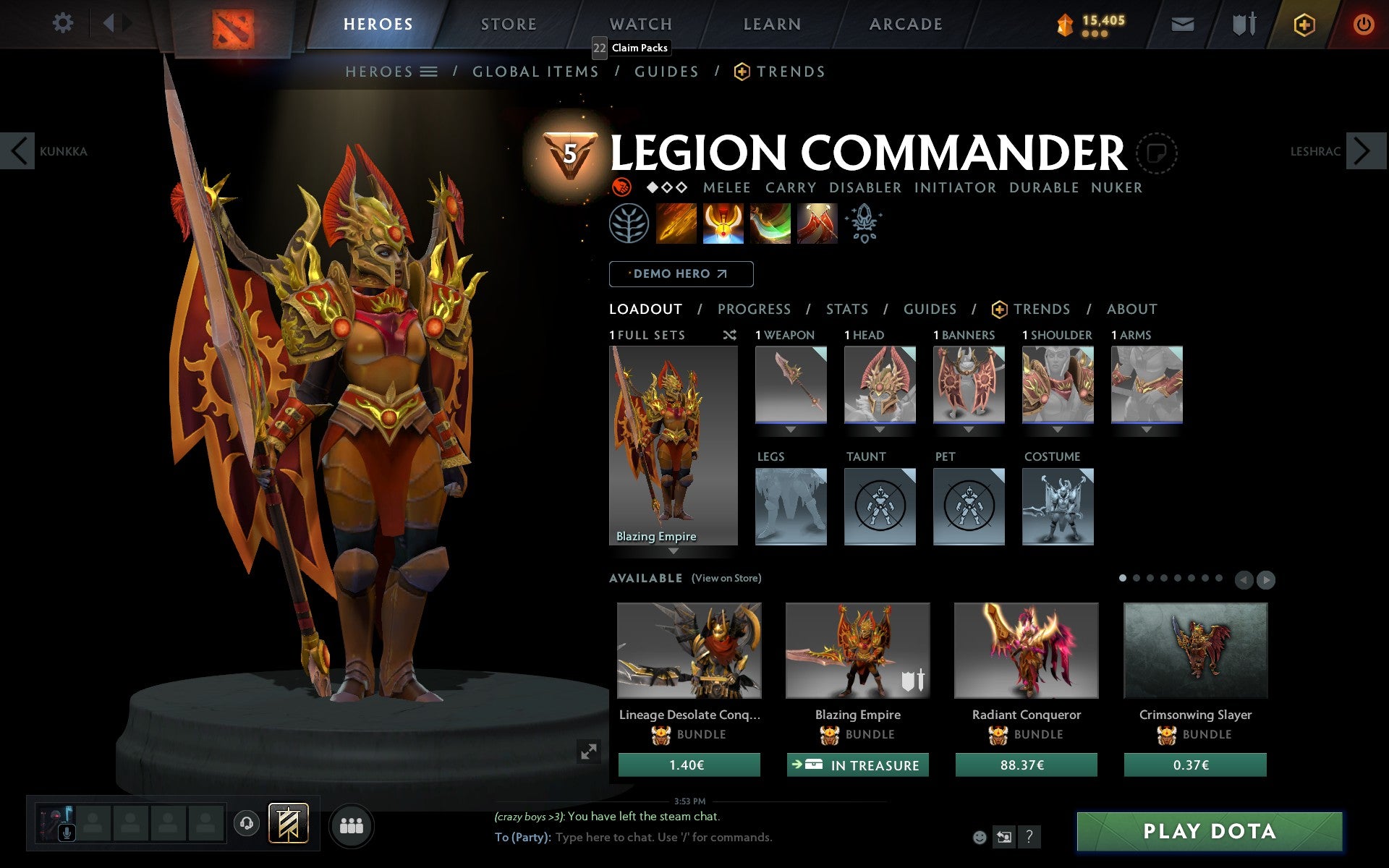Viewport: 1389px width, 868px height.
Task: Open the Armory icon in top bar
Action: click(x=1243, y=23)
